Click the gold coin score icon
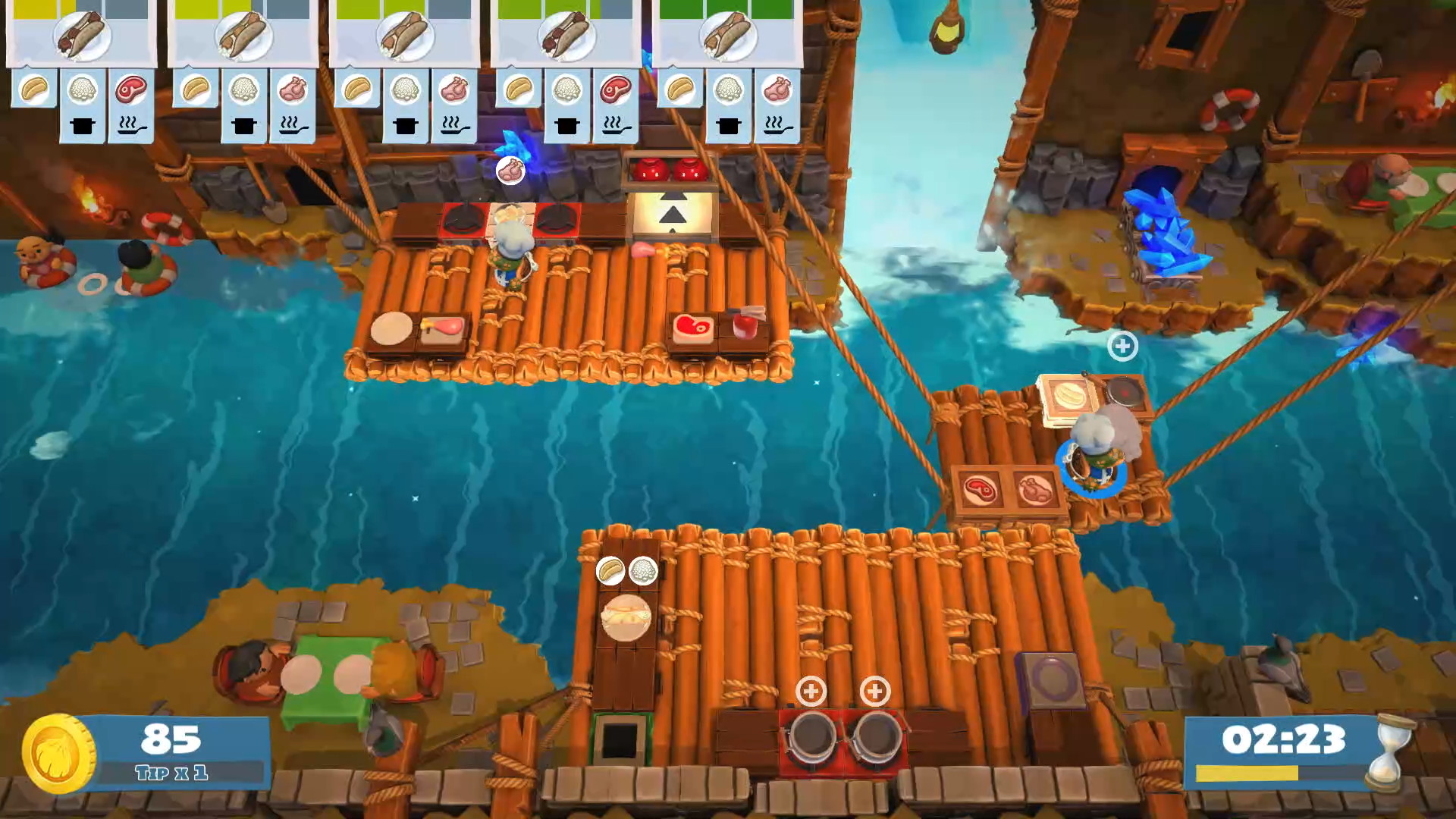The height and width of the screenshot is (819, 1456). [59, 753]
